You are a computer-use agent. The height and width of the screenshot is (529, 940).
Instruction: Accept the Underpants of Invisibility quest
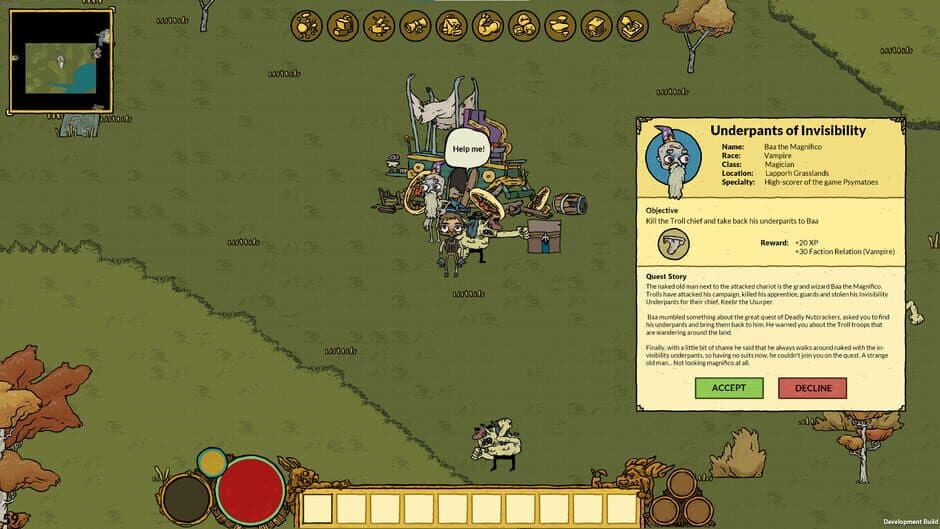[729, 388]
